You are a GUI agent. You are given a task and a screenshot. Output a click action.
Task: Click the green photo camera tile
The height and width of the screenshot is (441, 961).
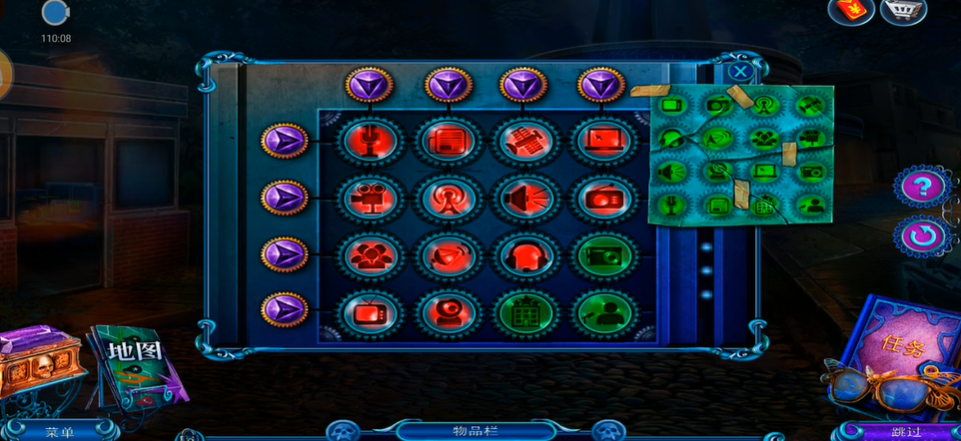(604, 255)
